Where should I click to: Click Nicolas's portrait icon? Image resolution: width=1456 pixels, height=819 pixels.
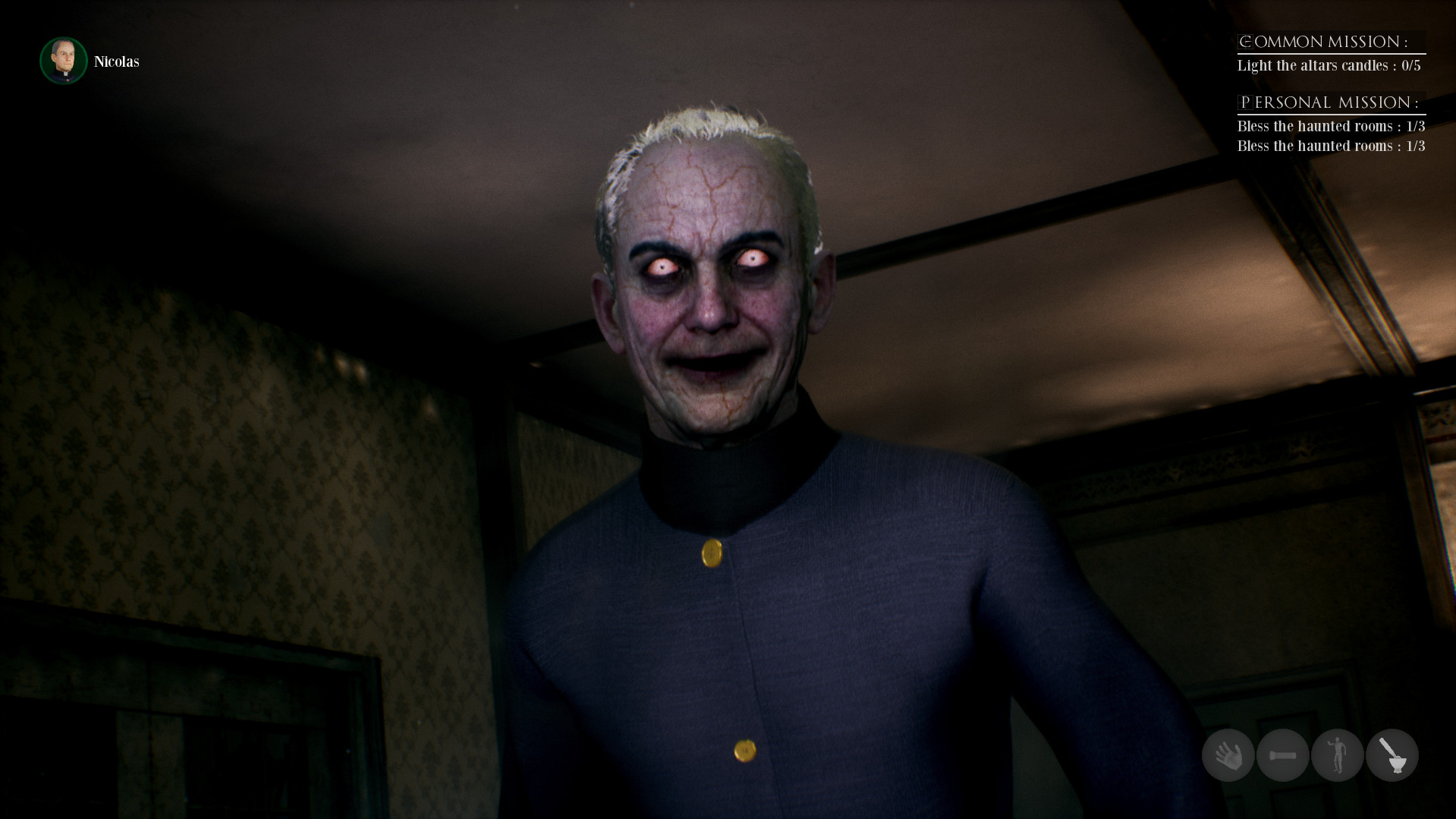pos(64,61)
